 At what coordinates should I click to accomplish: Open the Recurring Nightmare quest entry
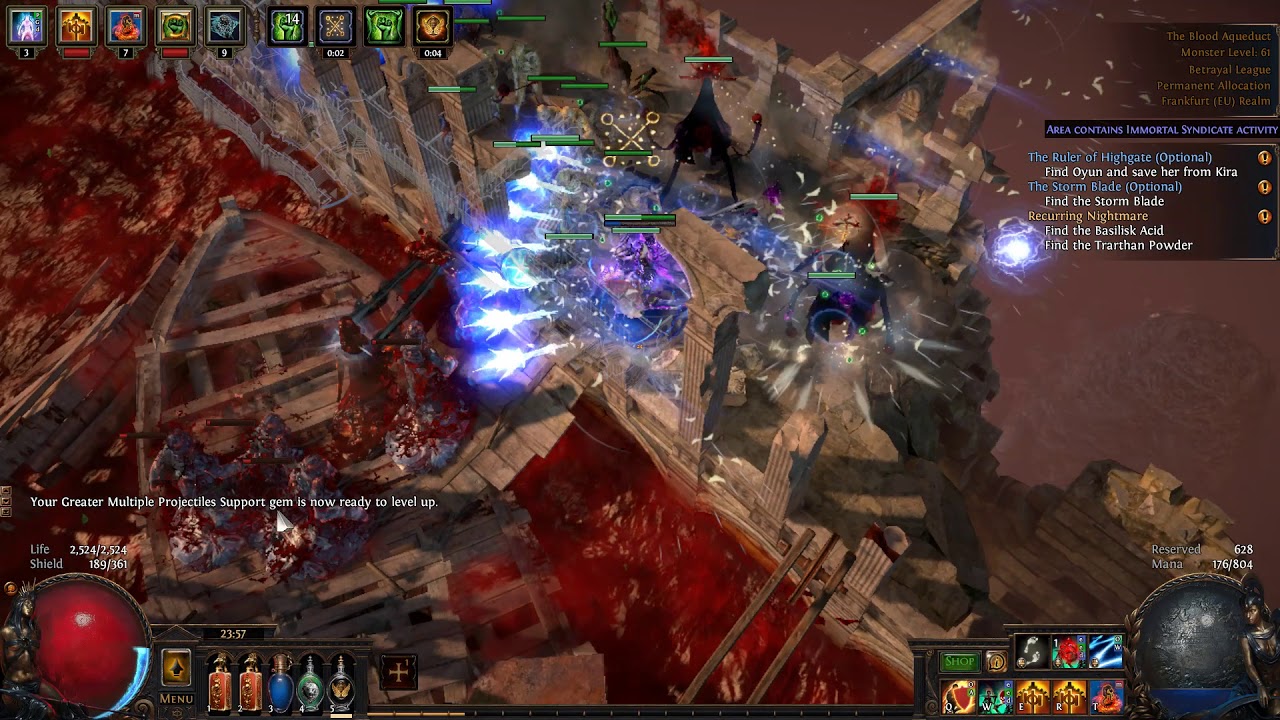1087,216
